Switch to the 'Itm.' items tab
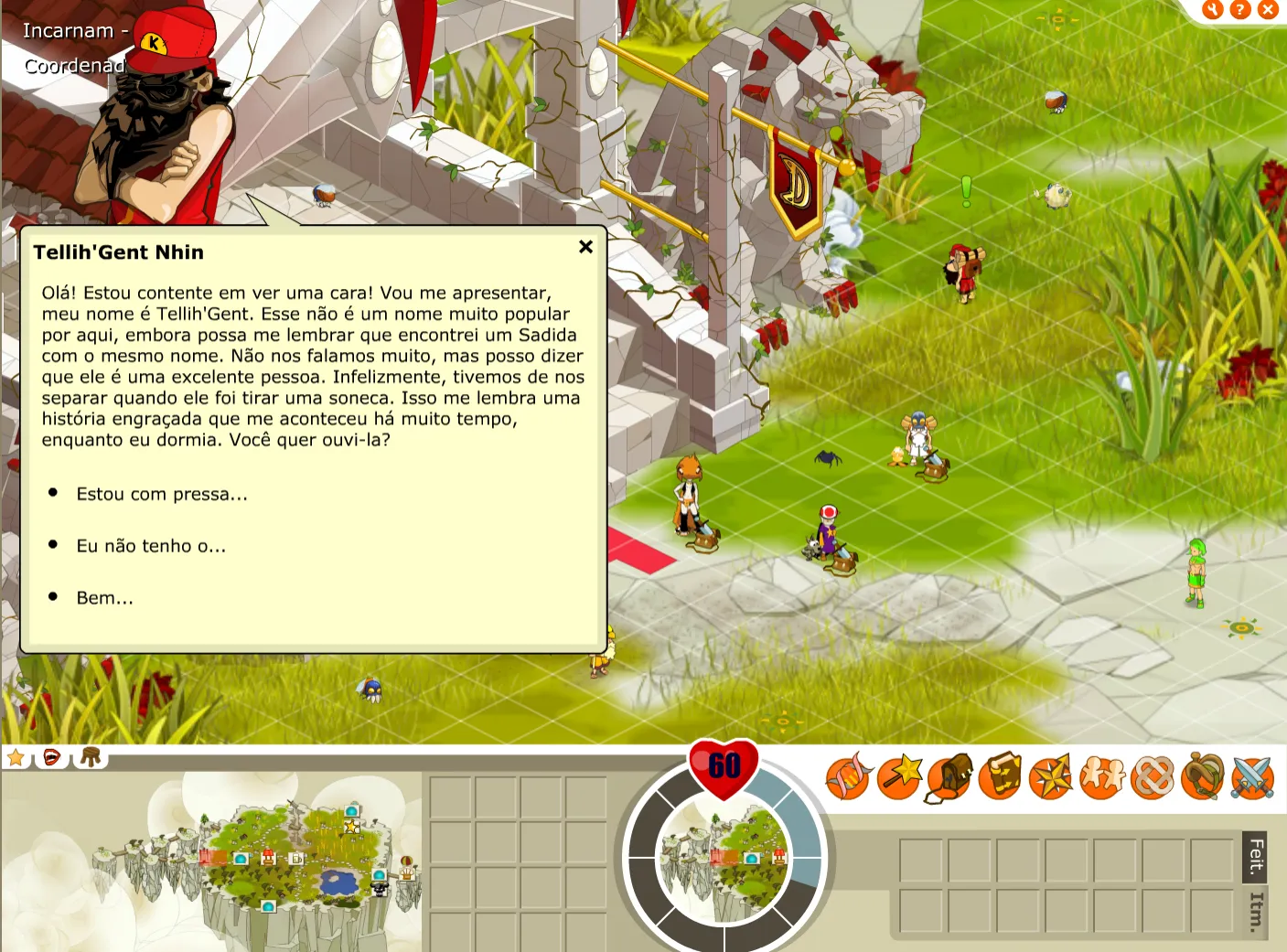The width and height of the screenshot is (1287, 952). point(1256,912)
